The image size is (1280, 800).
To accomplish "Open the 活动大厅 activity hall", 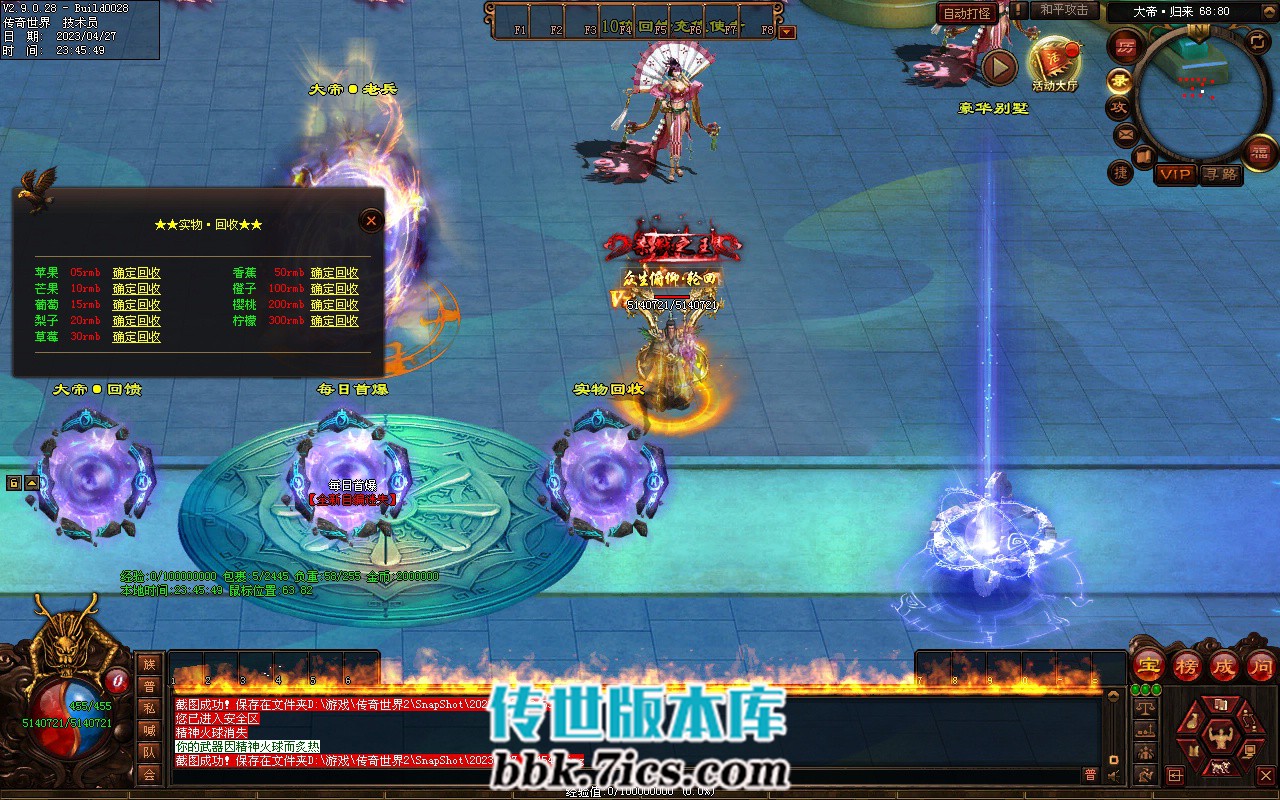I will pos(1055,64).
